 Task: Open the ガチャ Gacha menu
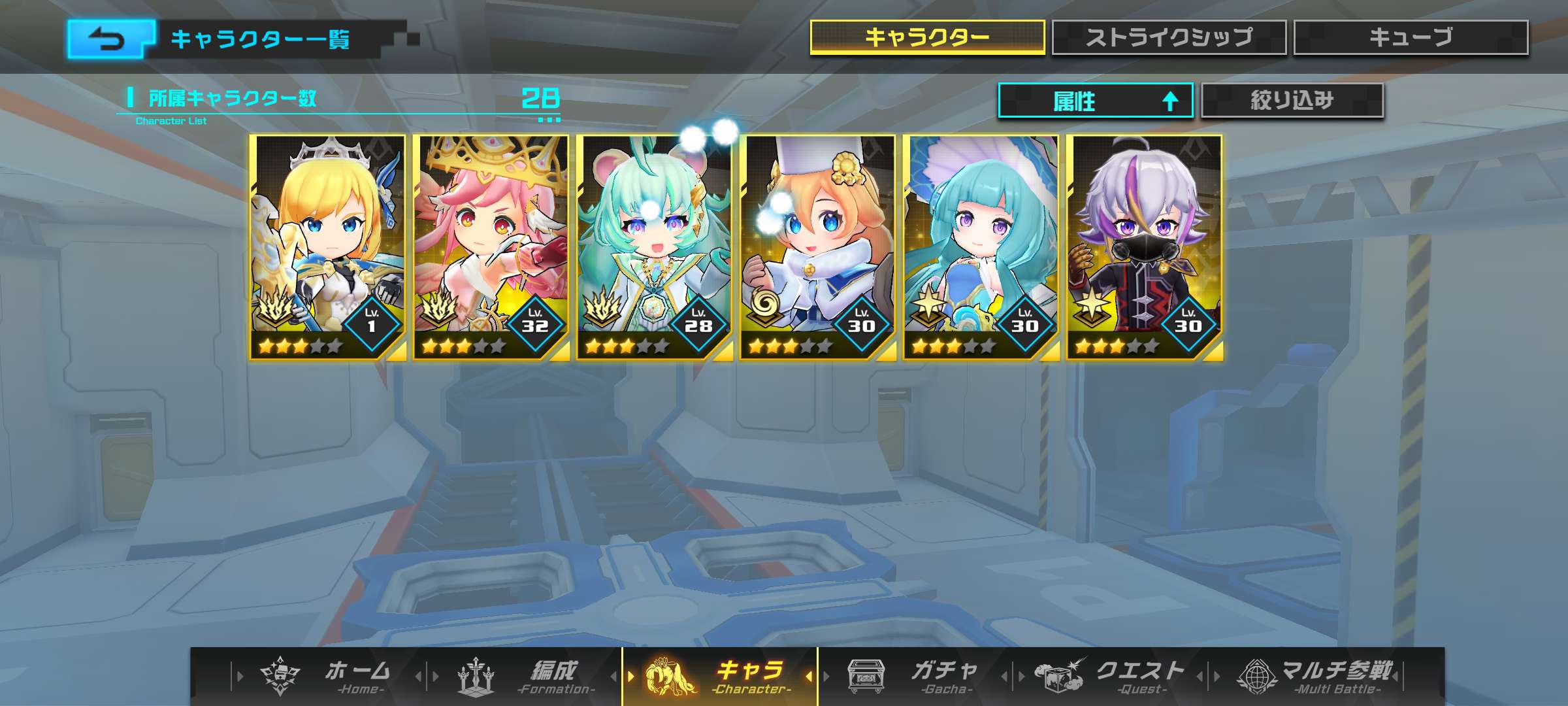(915, 676)
